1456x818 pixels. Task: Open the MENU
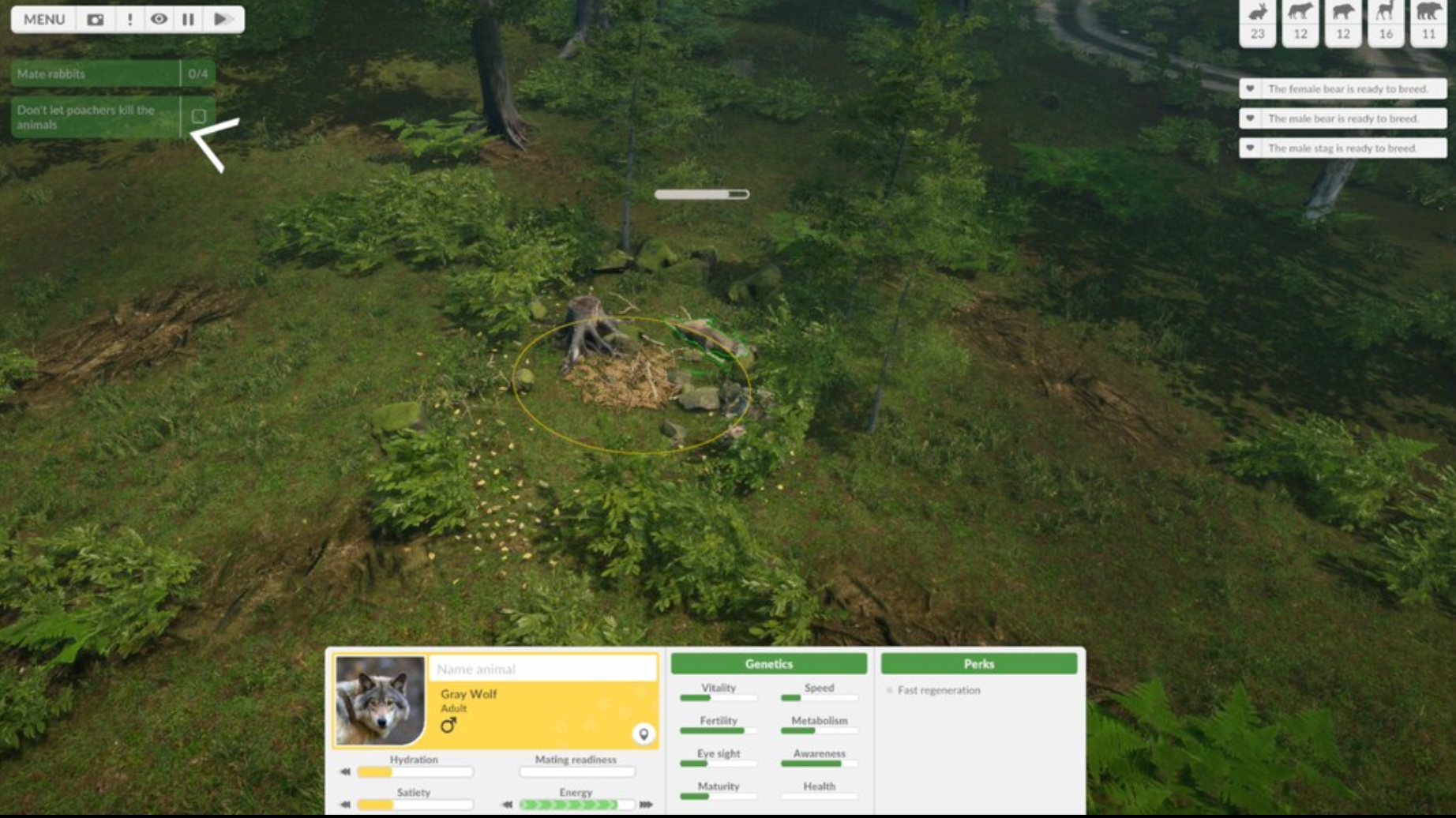click(x=43, y=20)
